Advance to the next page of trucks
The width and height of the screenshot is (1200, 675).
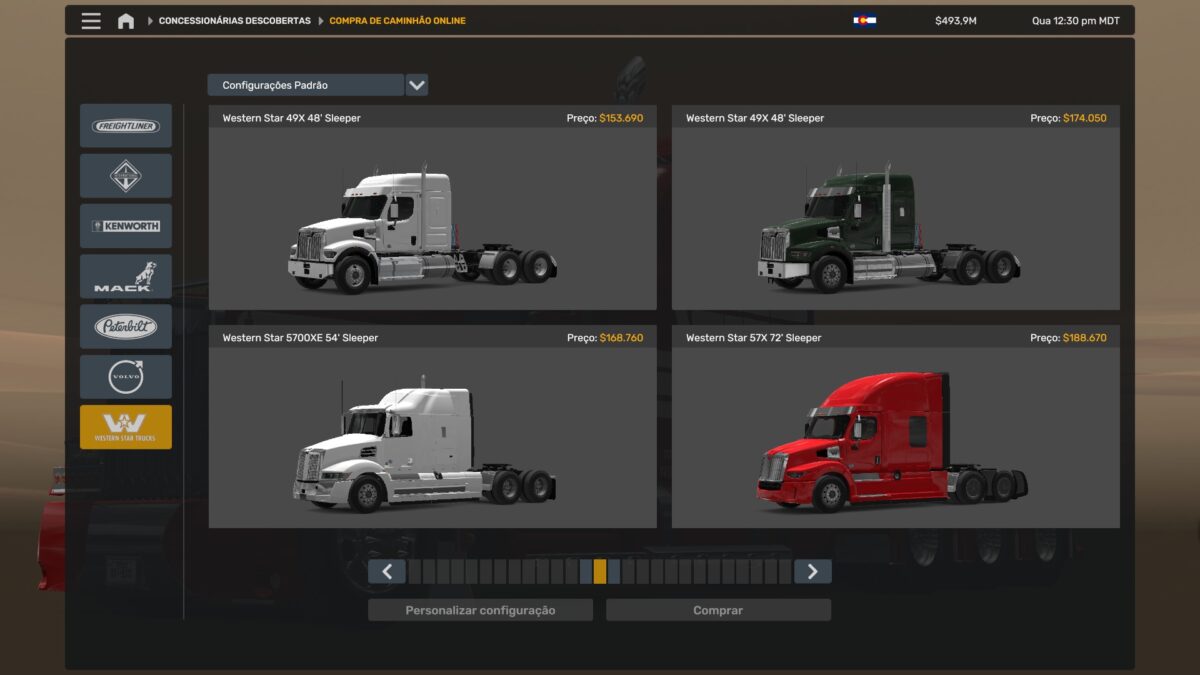(812, 571)
